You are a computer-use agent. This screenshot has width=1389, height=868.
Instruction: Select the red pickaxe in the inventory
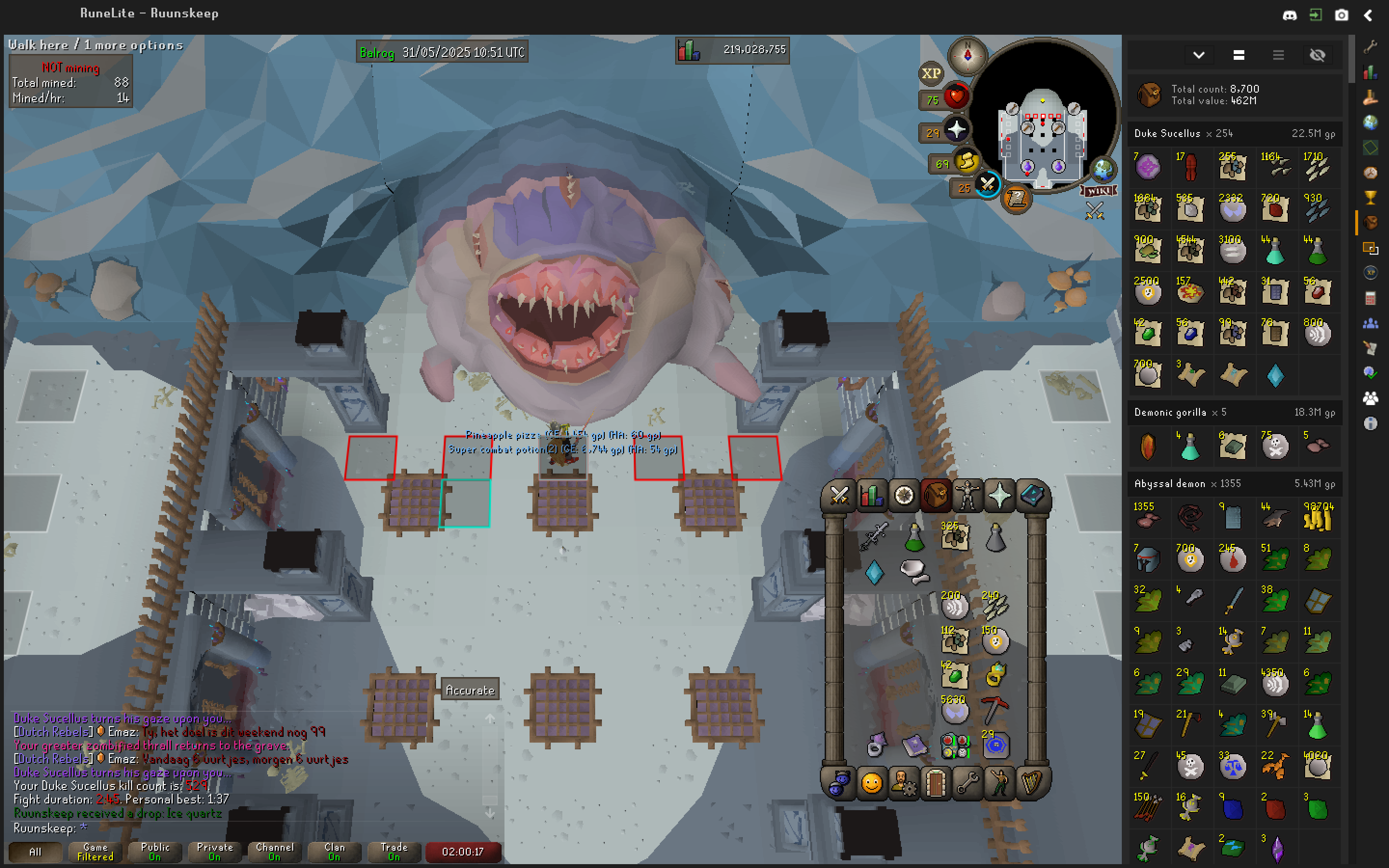coord(995,711)
